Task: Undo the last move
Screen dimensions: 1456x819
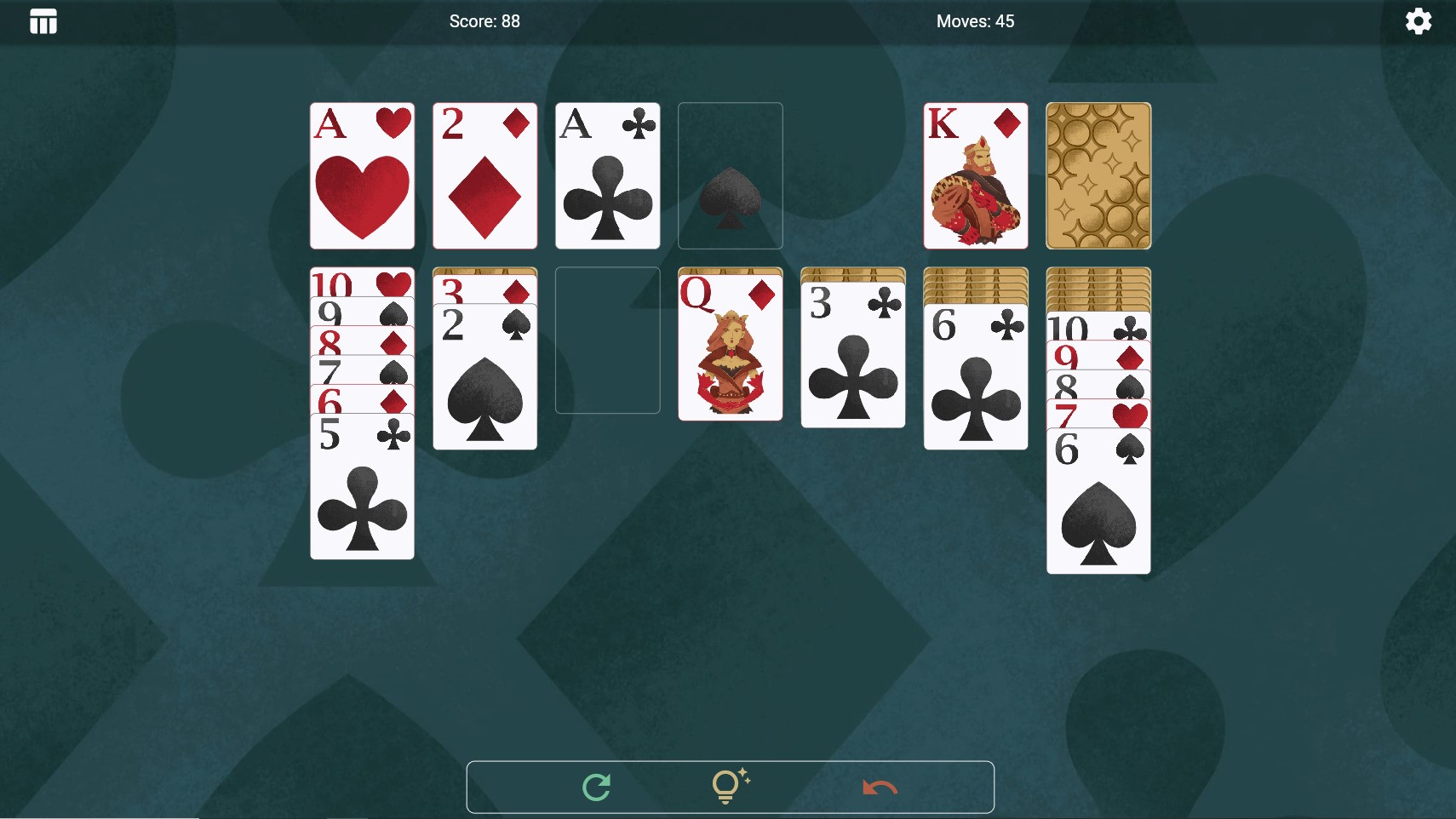Action: pos(880,786)
